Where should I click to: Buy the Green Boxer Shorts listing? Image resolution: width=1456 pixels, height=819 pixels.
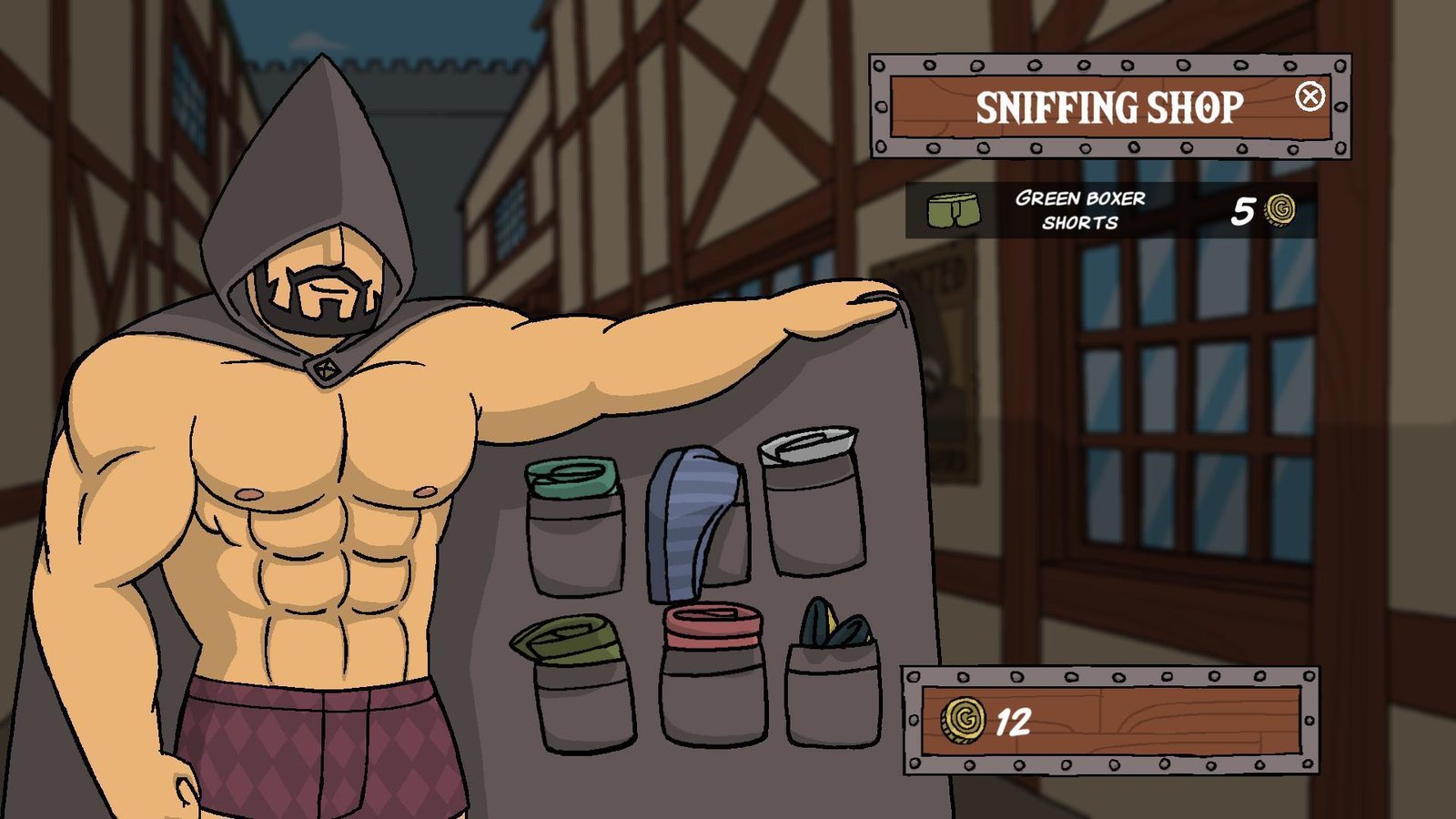[x=1111, y=210]
